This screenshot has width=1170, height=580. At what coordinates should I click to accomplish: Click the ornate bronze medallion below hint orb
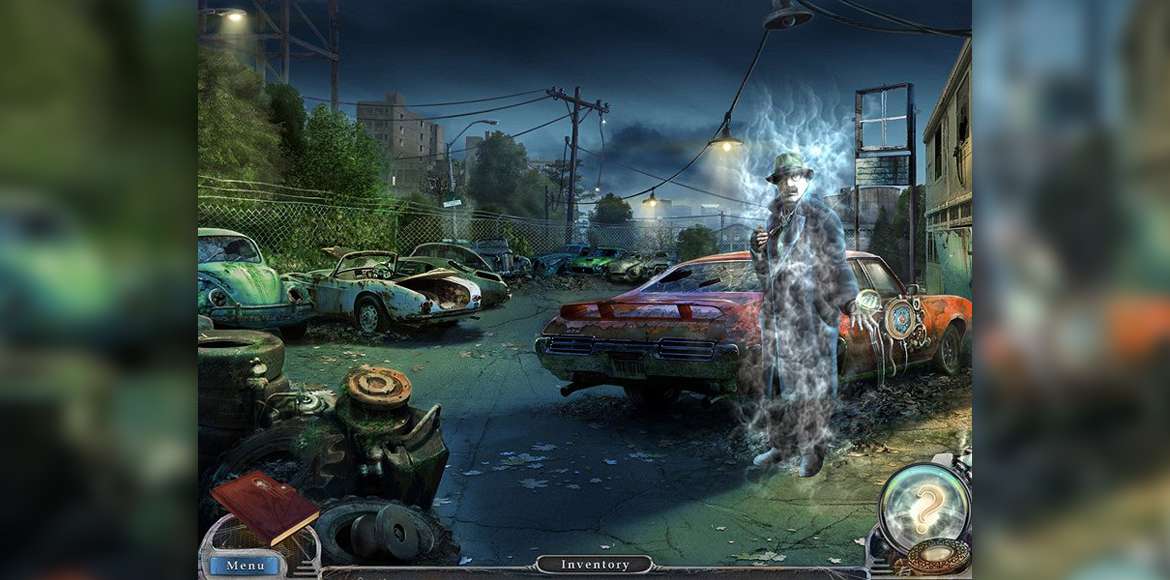click(936, 558)
